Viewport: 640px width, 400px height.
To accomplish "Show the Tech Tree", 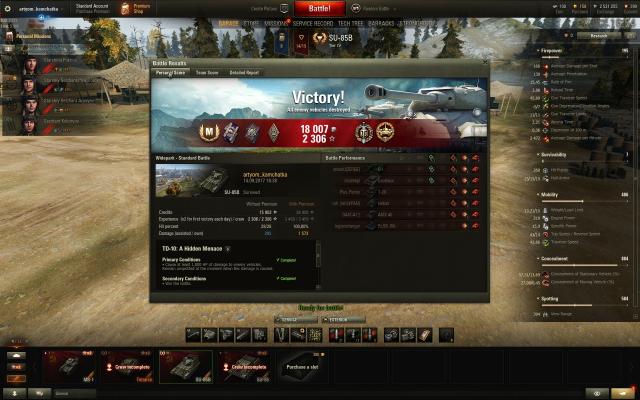I will point(350,22).
